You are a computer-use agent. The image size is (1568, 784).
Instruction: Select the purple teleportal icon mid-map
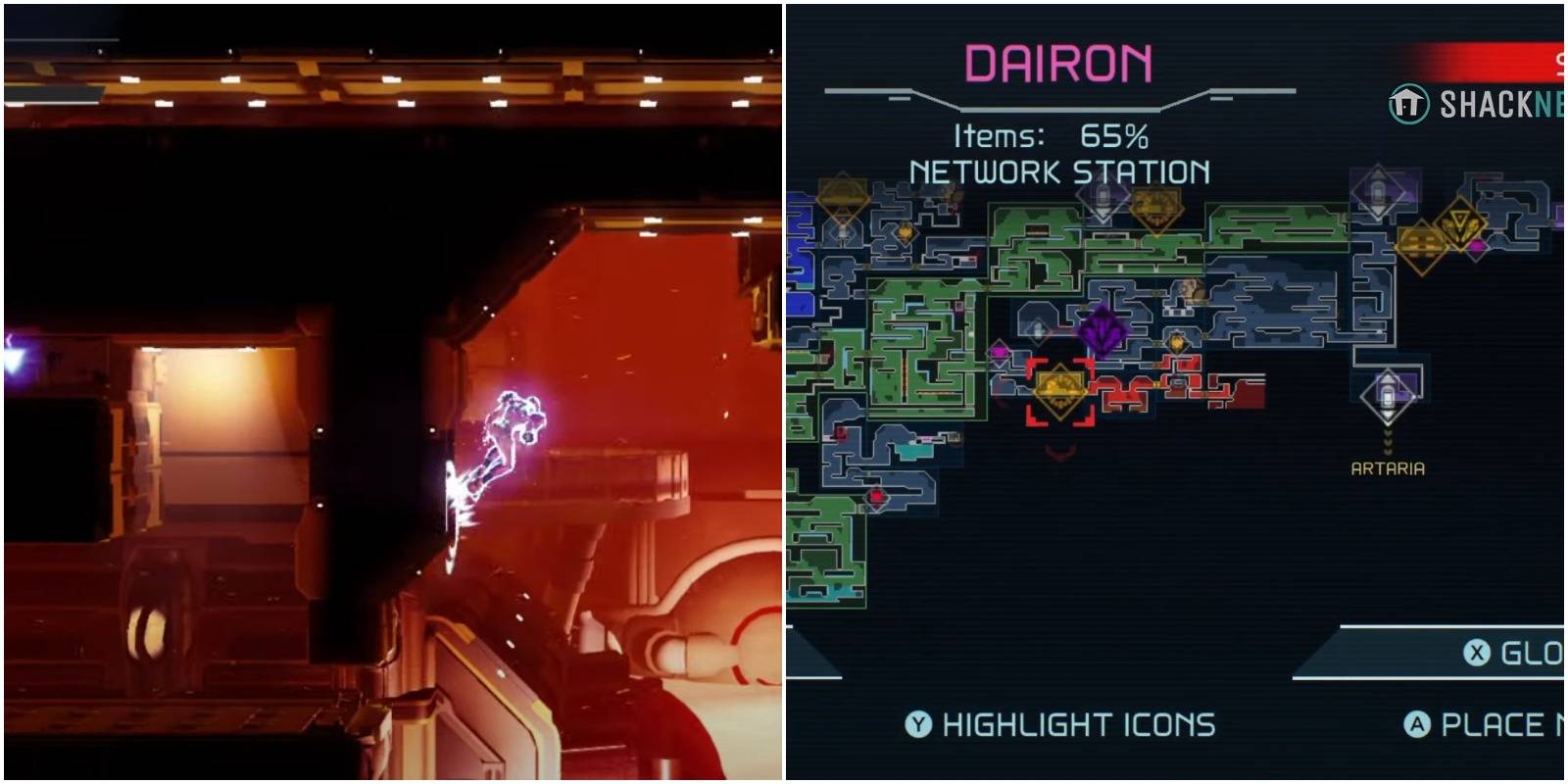pyautogui.click(x=1102, y=328)
